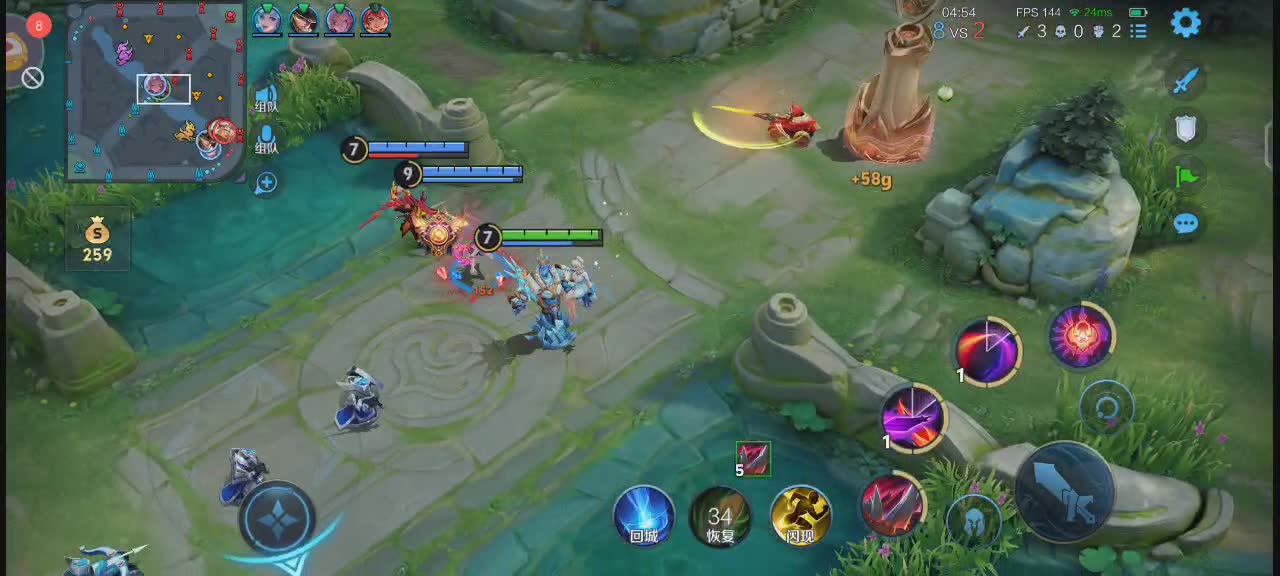
Task: Use the 回城 recall ability
Action: tap(643, 516)
